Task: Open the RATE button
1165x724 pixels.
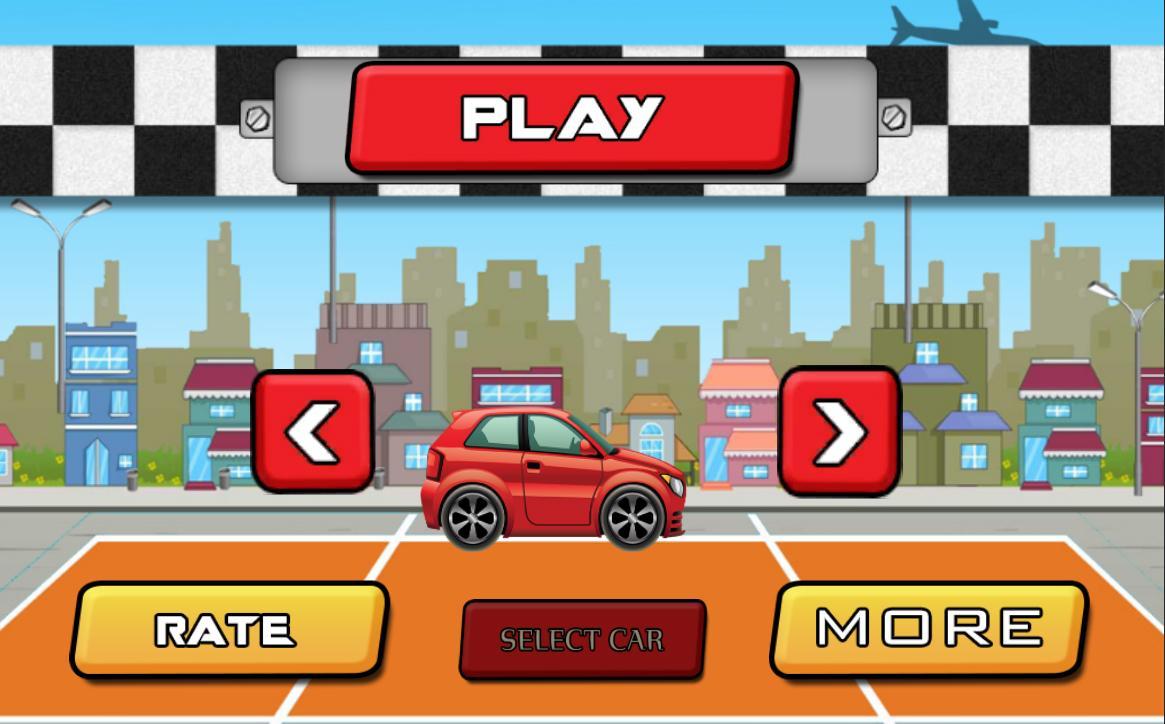Action: [x=227, y=630]
